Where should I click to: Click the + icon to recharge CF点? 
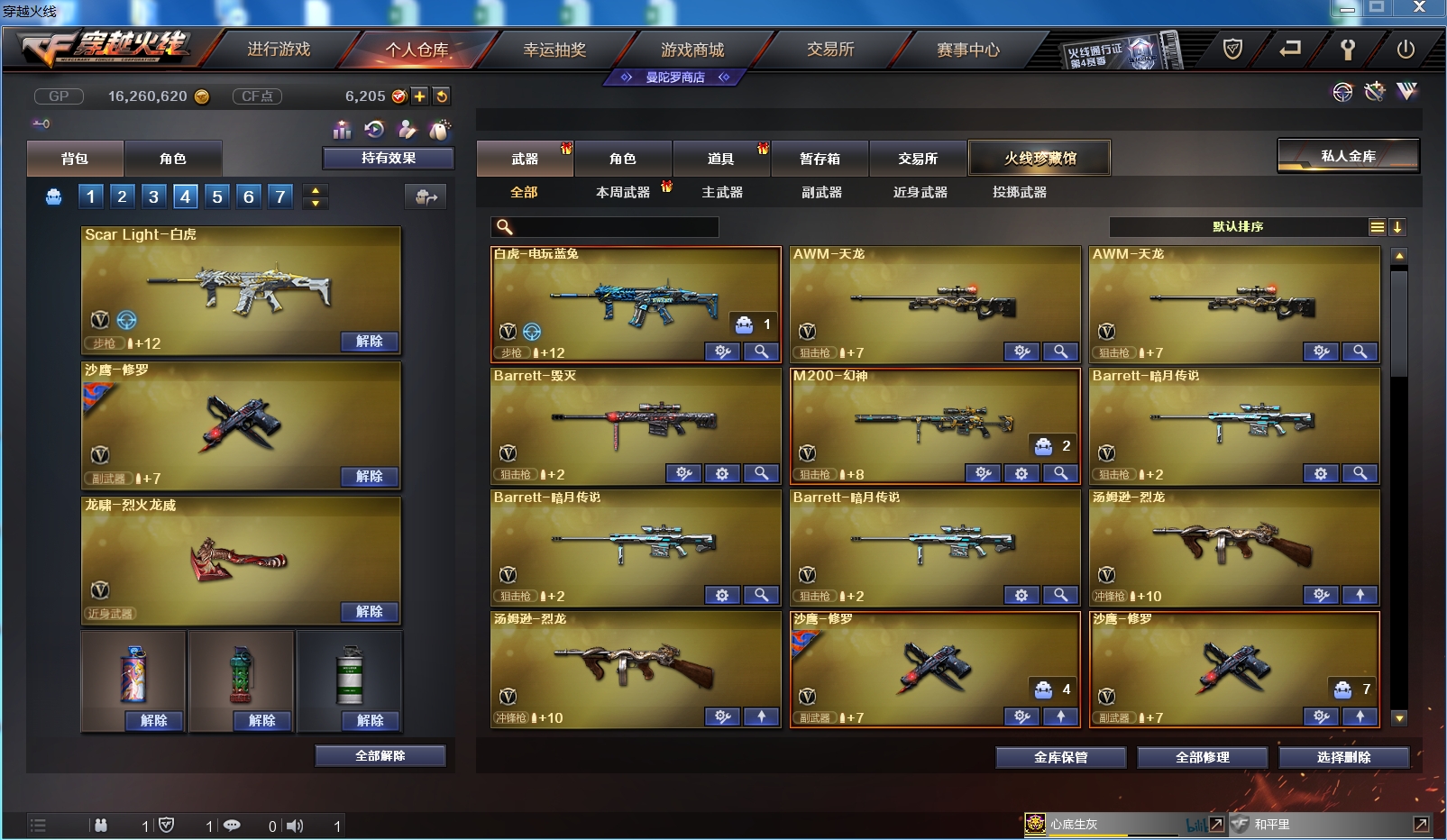tap(420, 96)
